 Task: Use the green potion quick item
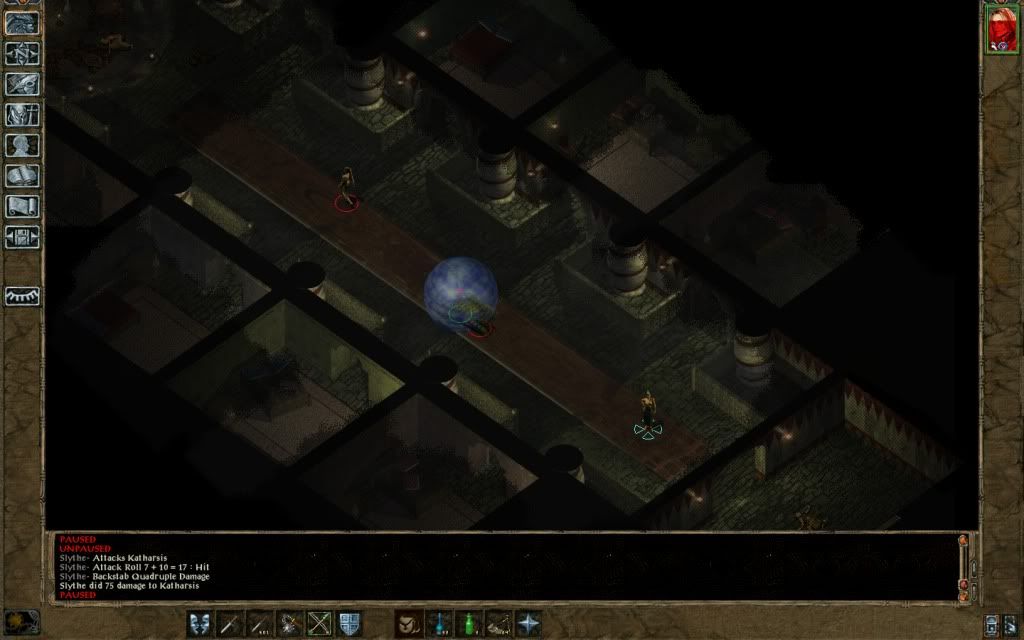pyautogui.click(x=468, y=623)
